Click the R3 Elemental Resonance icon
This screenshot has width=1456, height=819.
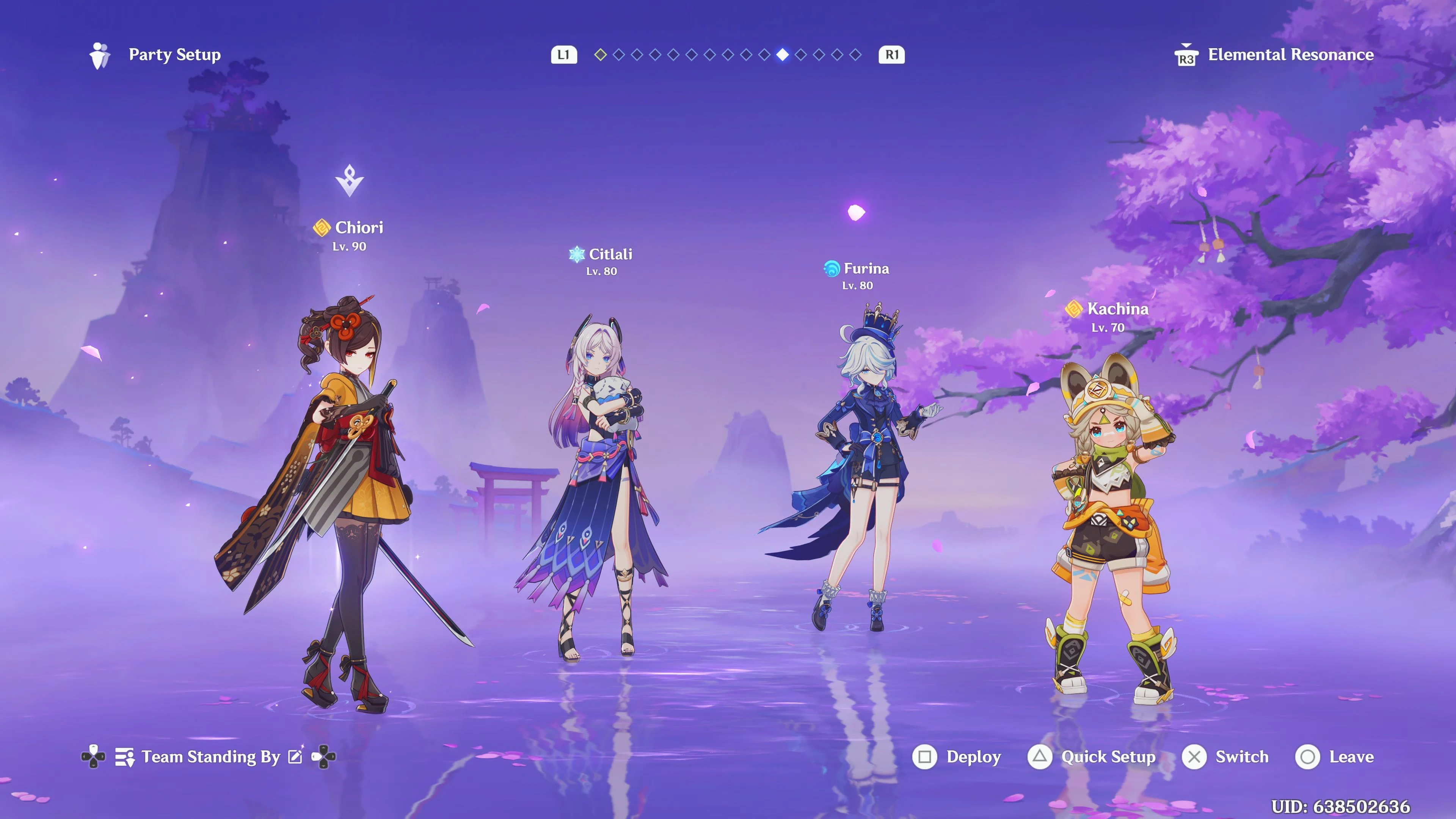click(1186, 55)
